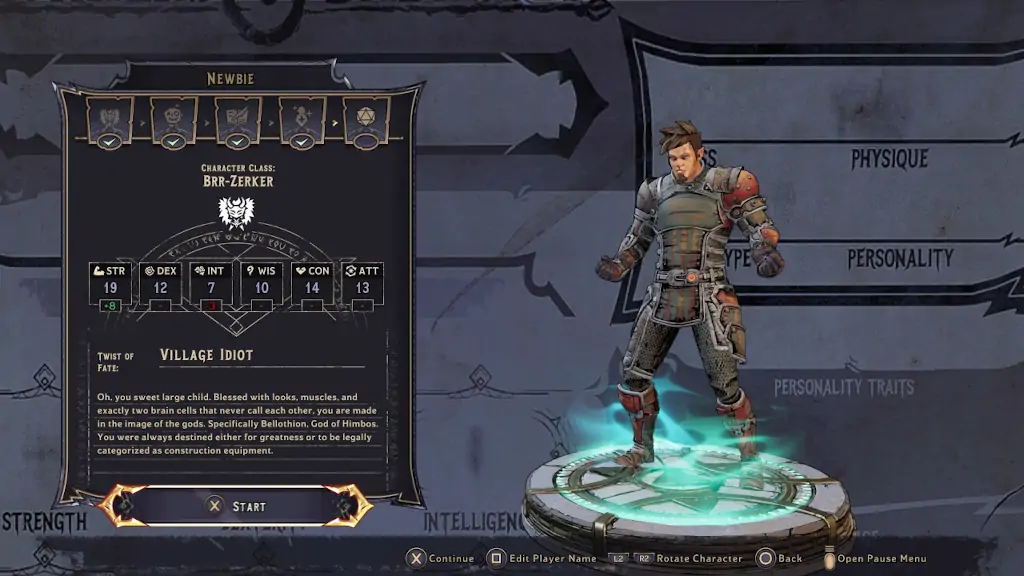The image size is (1024, 576).
Task: Go to the book and quill step
Action: coord(238,119)
